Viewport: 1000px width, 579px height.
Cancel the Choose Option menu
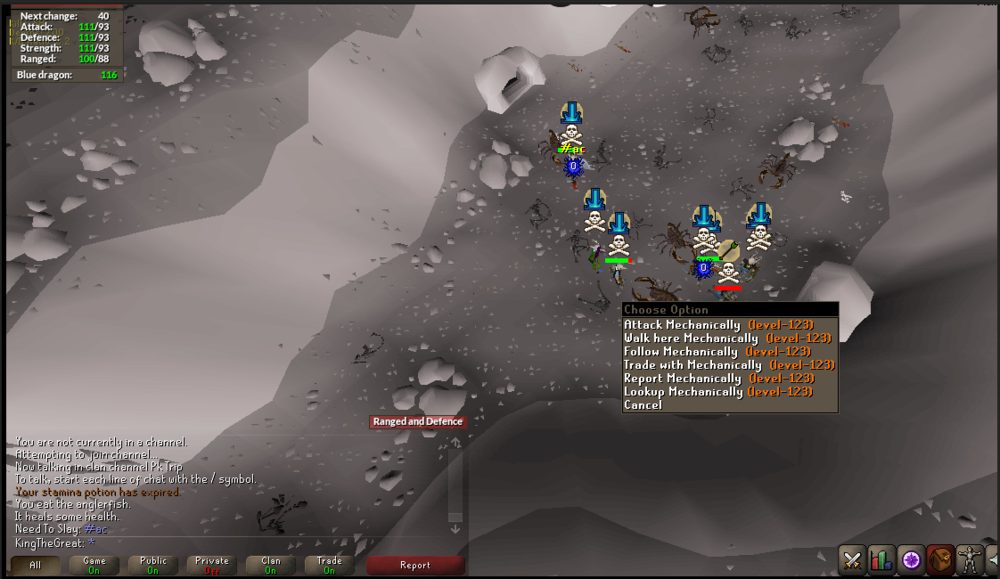tap(643, 405)
